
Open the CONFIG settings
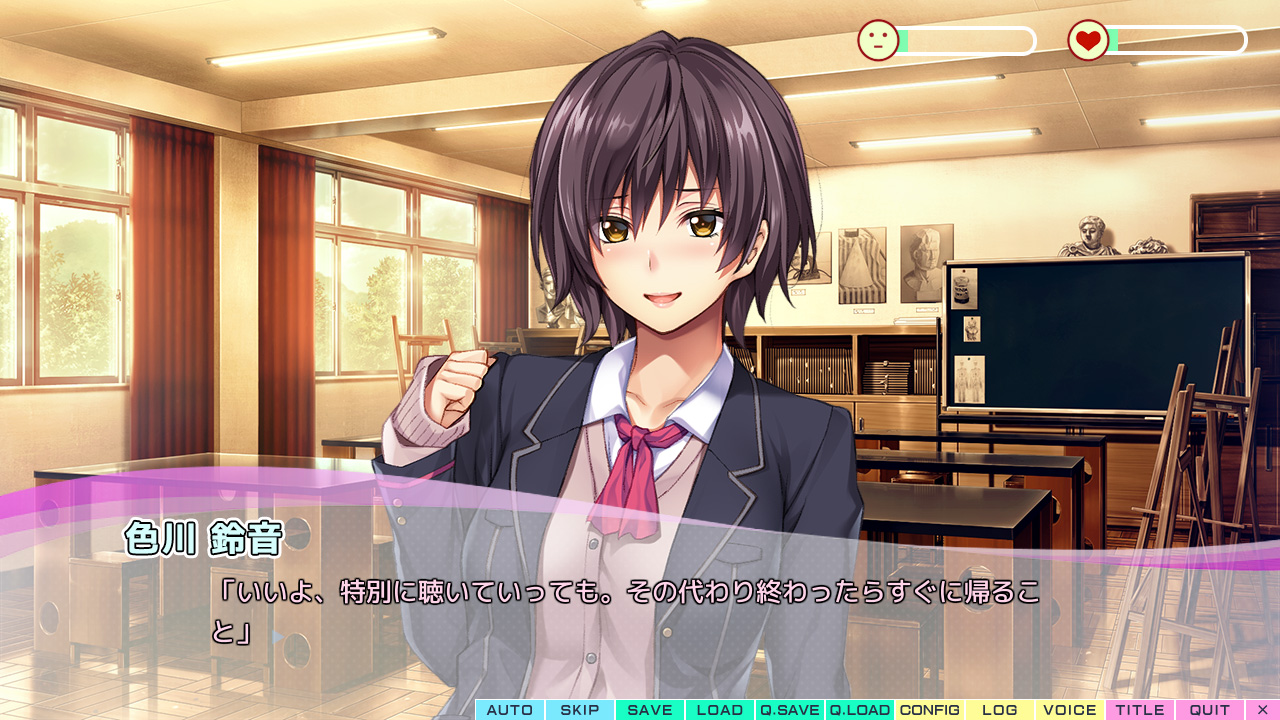(930, 710)
